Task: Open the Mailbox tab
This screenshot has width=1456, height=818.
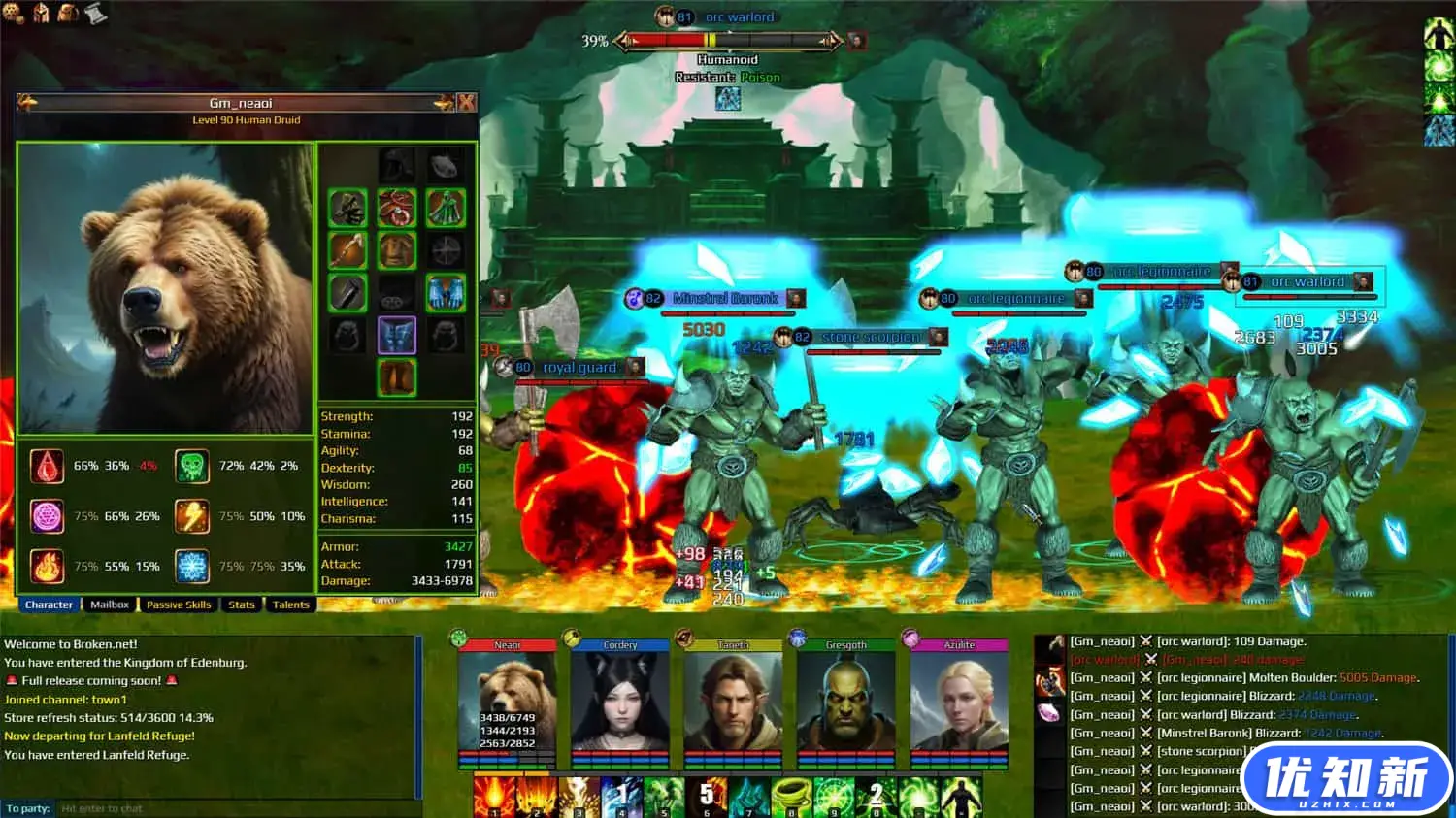Action: point(110,605)
